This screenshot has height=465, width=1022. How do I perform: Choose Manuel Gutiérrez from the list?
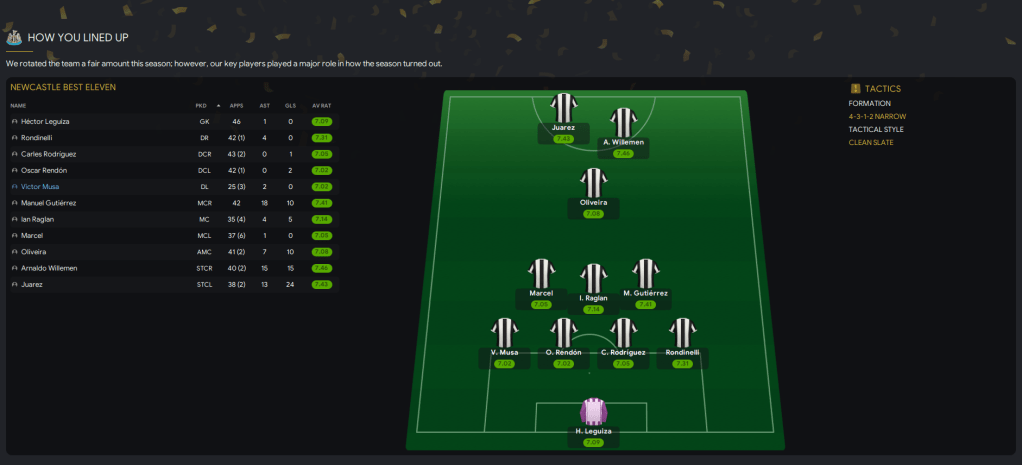[48, 203]
